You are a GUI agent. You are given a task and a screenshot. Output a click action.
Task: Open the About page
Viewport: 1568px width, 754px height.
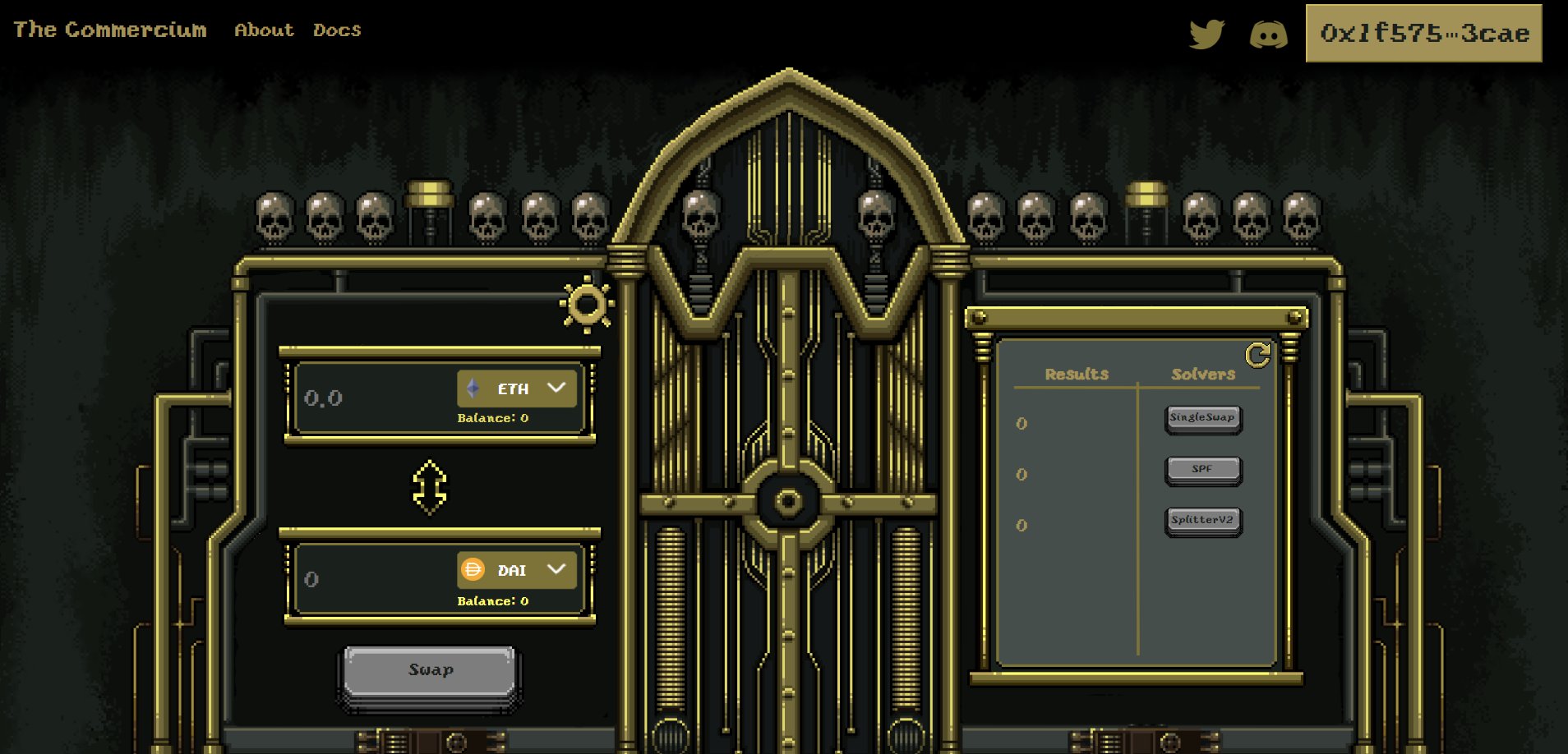click(x=264, y=30)
